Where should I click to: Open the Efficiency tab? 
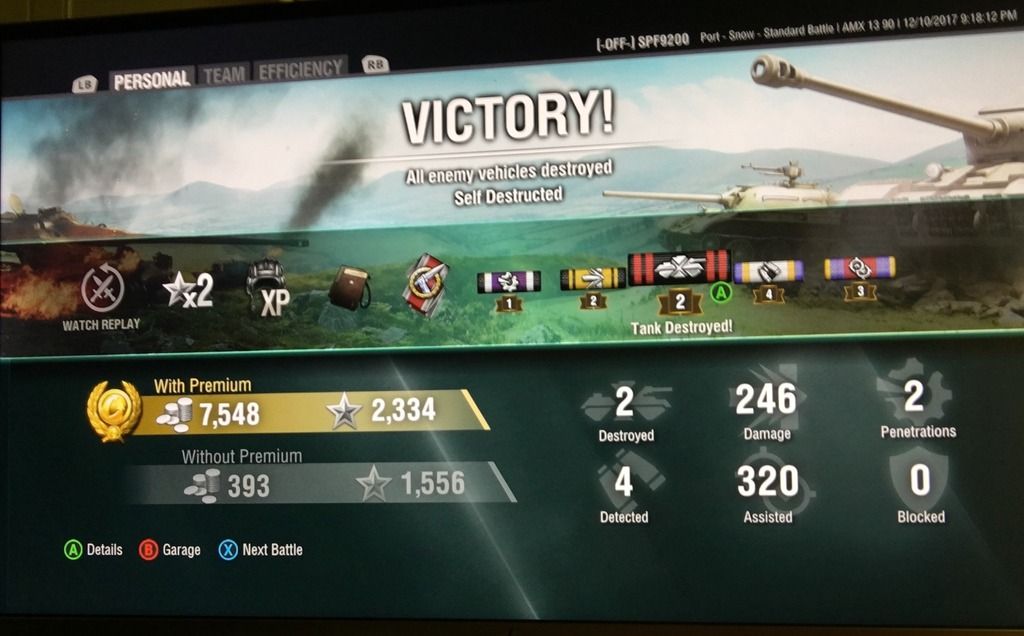300,69
